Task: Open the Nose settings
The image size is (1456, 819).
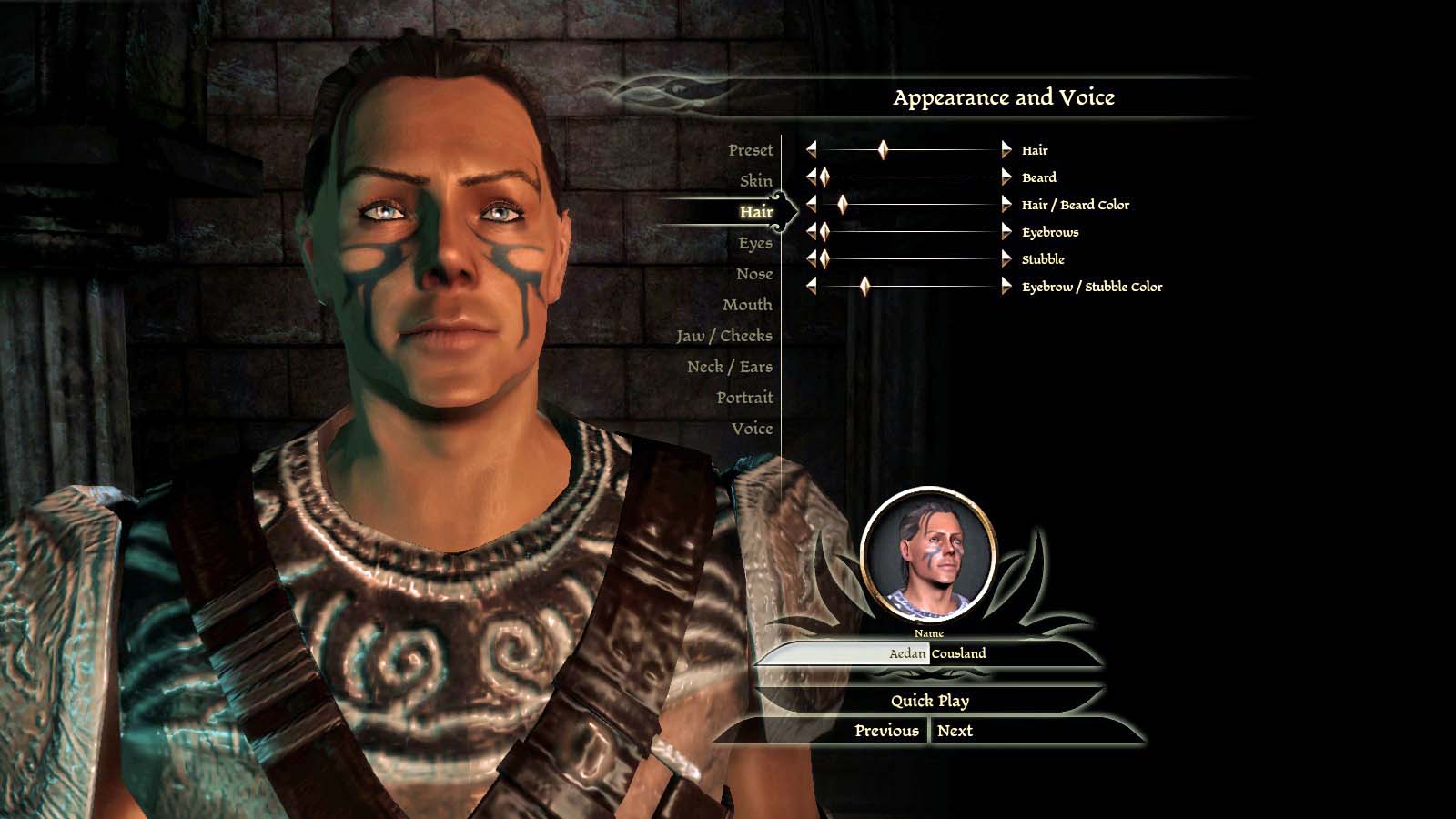Action: pos(753,274)
